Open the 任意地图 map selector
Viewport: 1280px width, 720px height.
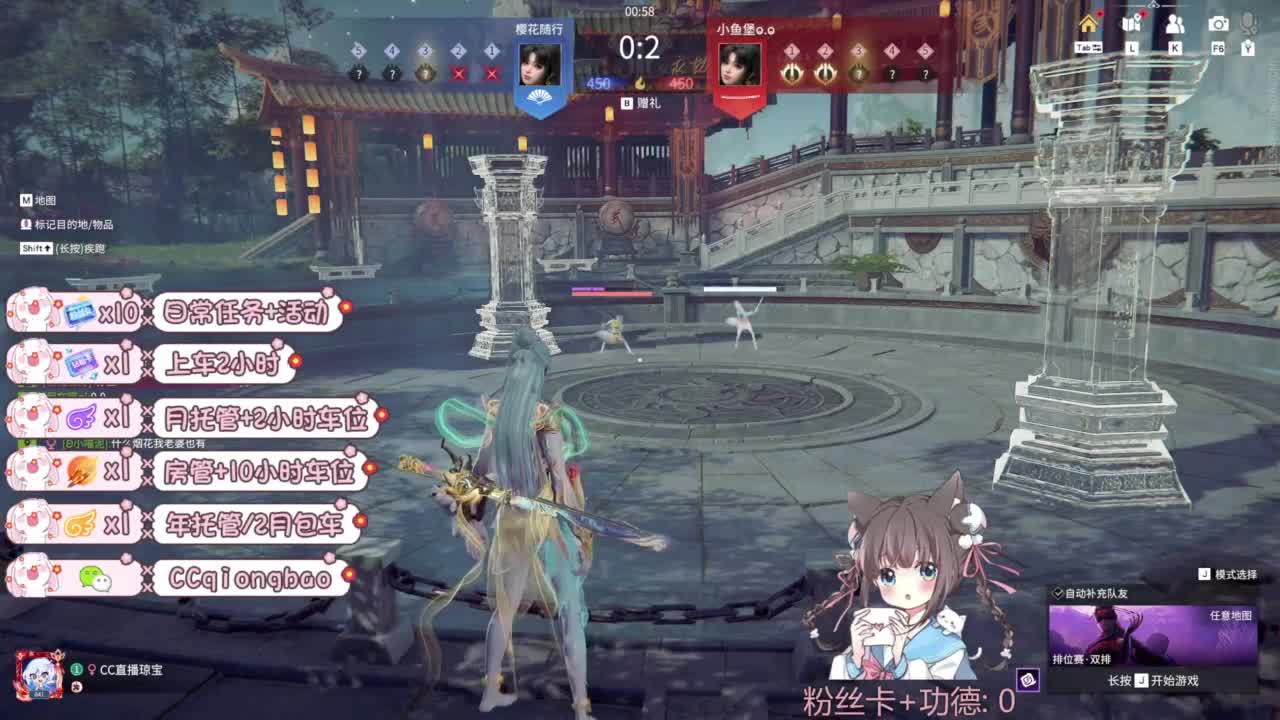point(1232,616)
